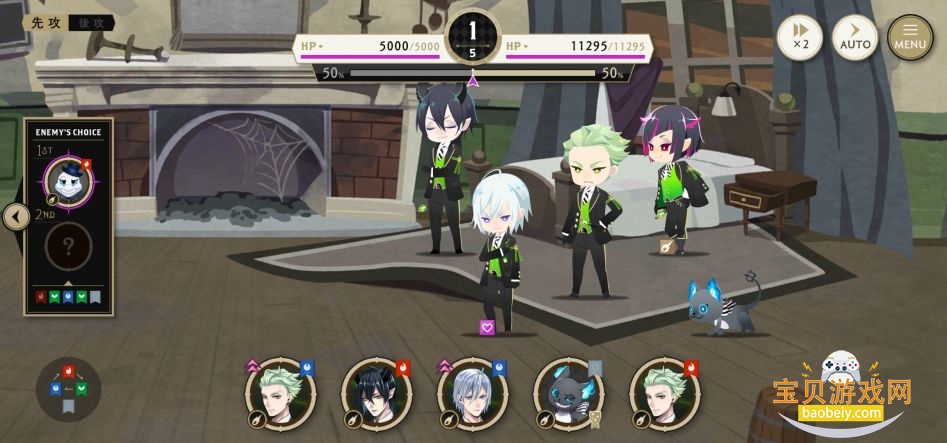947x443 pixels.
Task: Choose the silver-haired character card
Action: pos(473,392)
